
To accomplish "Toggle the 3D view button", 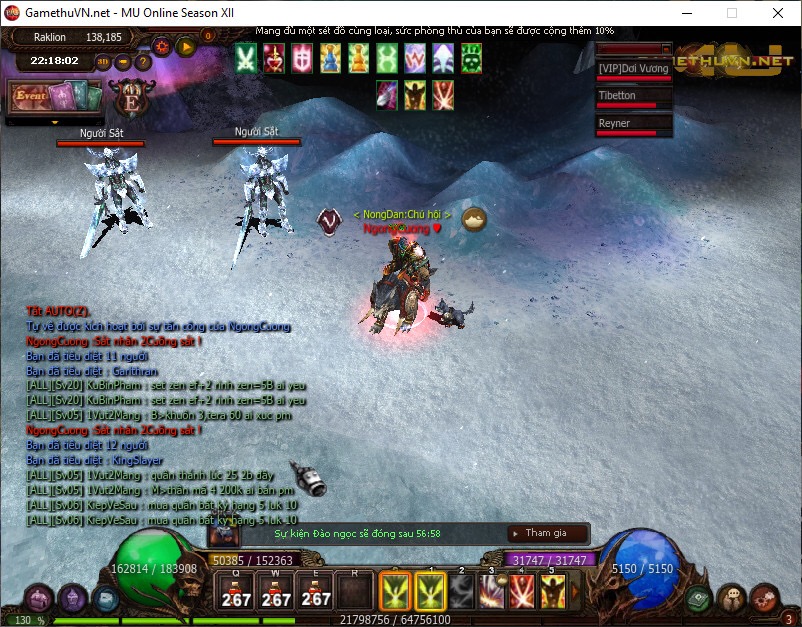I will point(103,62).
